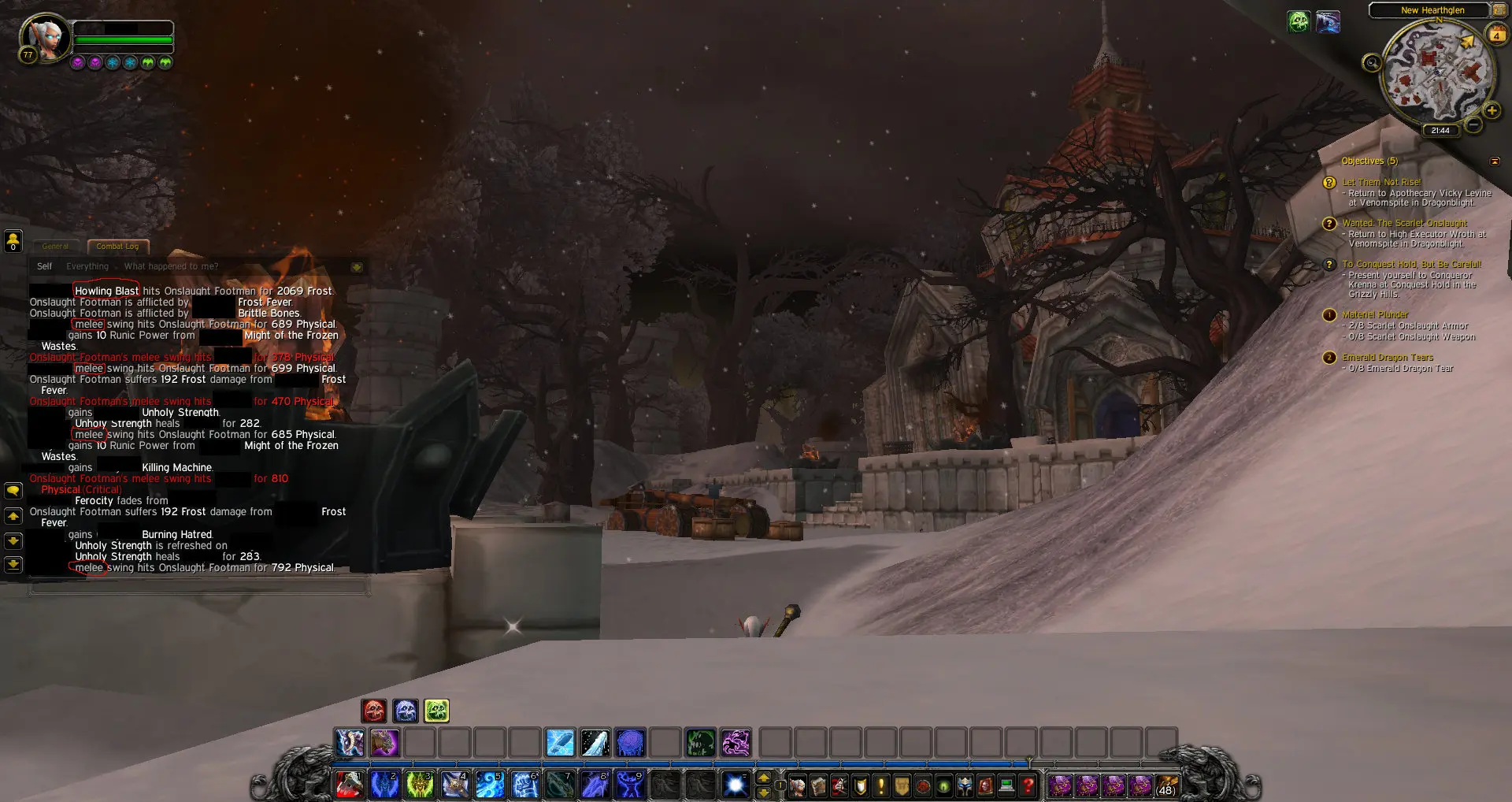Switch to the General chat tab

(x=55, y=247)
